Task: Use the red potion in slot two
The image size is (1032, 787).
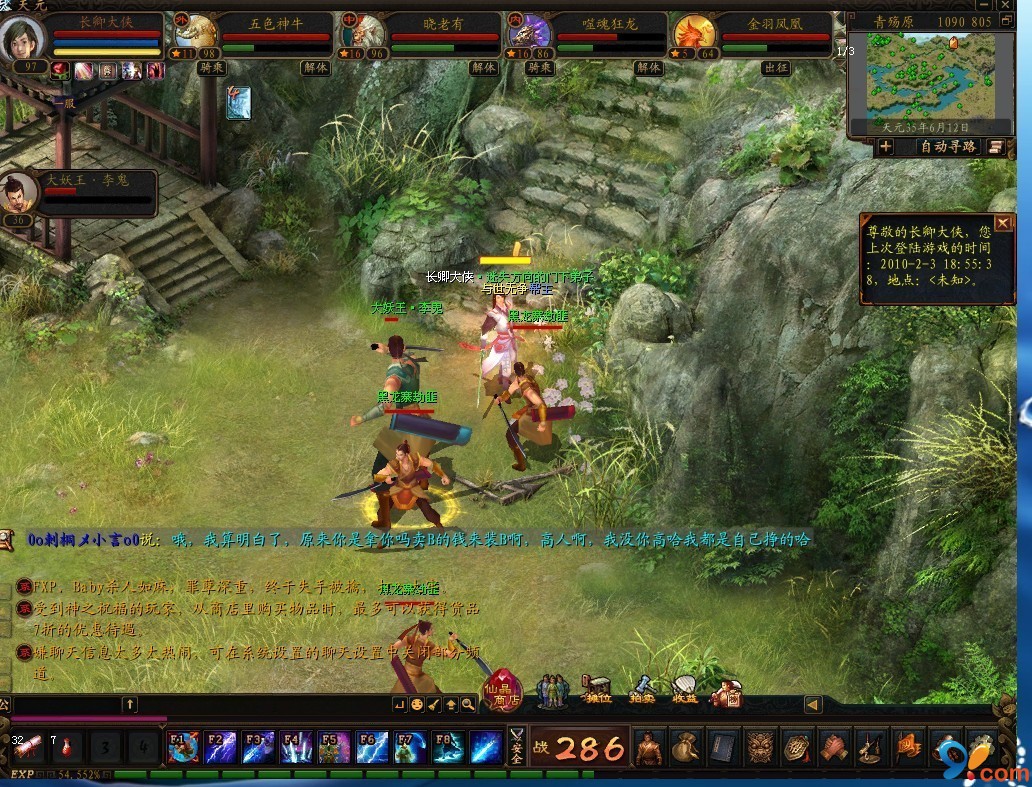Action: pyautogui.click(x=67, y=747)
